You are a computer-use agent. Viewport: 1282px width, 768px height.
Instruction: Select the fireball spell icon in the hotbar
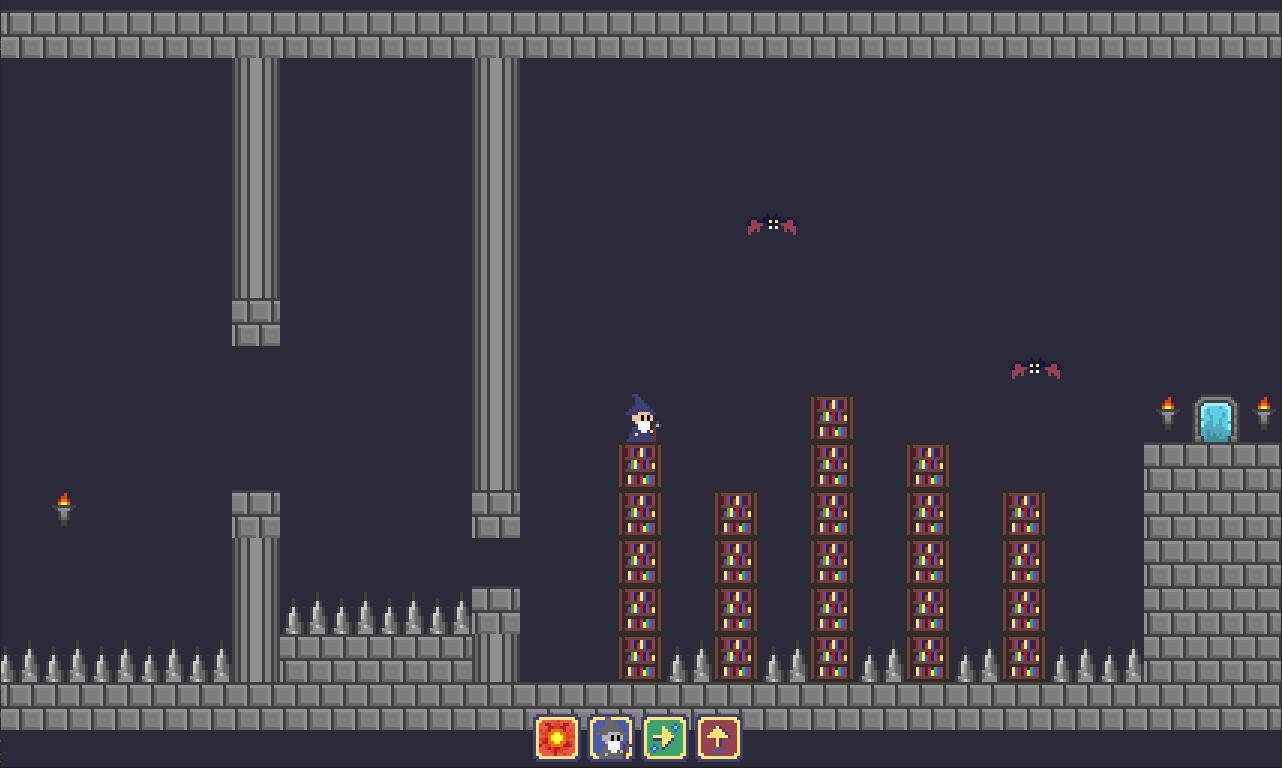point(557,738)
